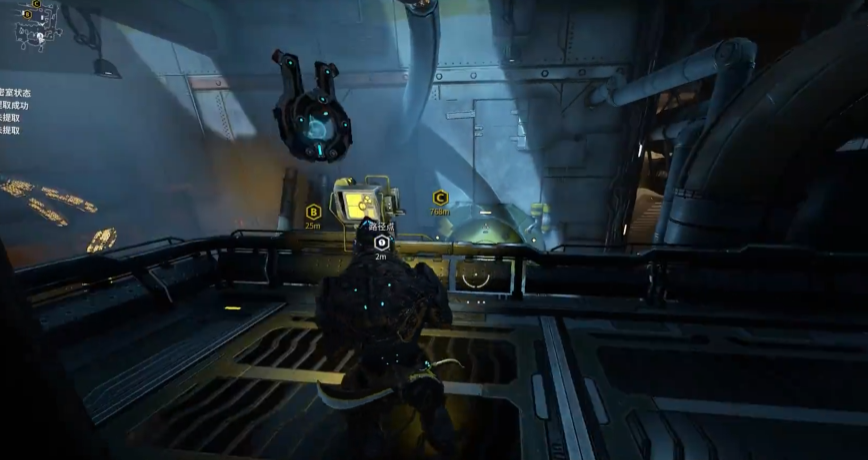Select the C objective marker above the dome
Image resolution: width=868 pixels, height=460 pixels.
tap(439, 198)
